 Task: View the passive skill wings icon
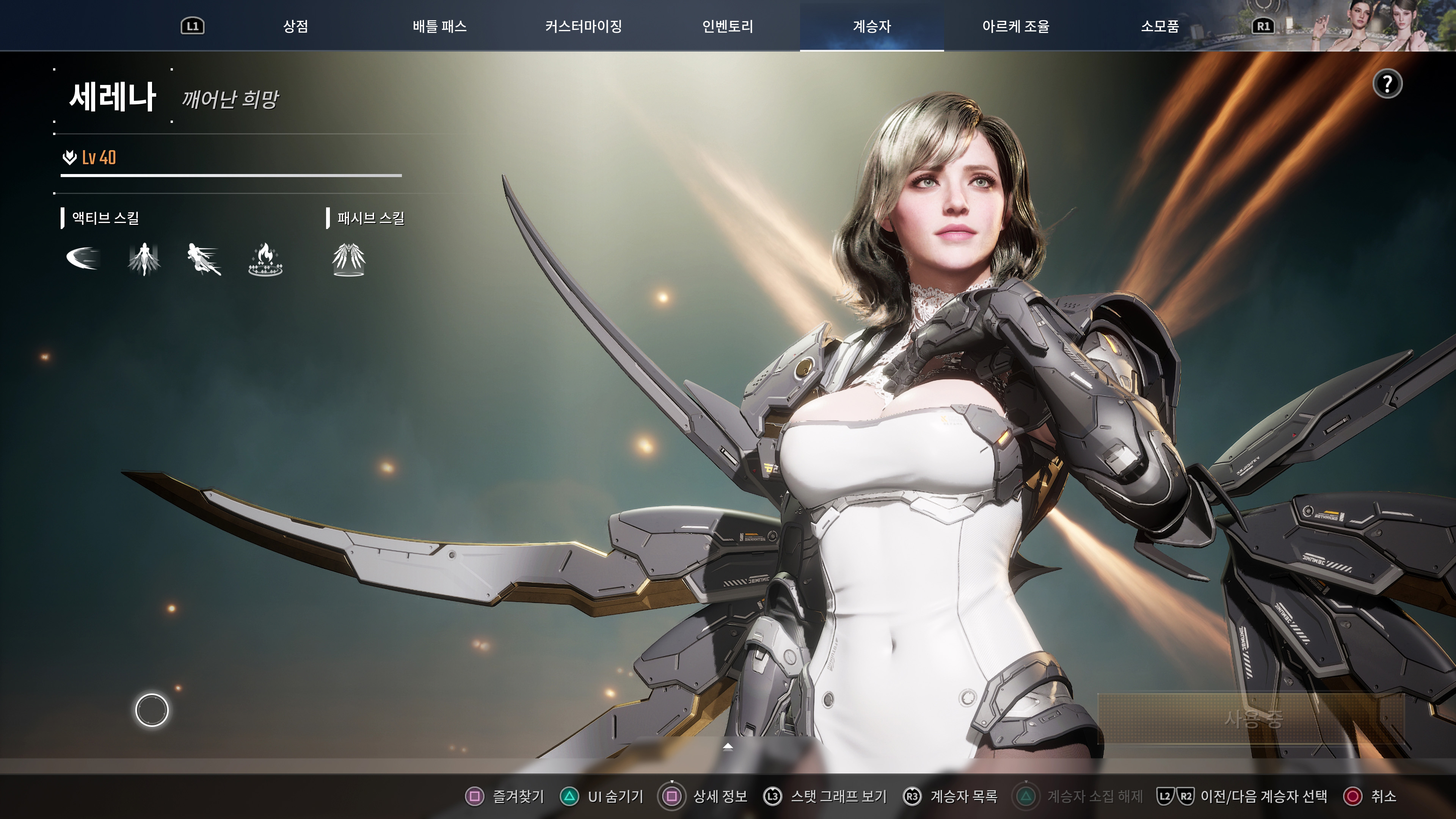[x=349, y=260]
